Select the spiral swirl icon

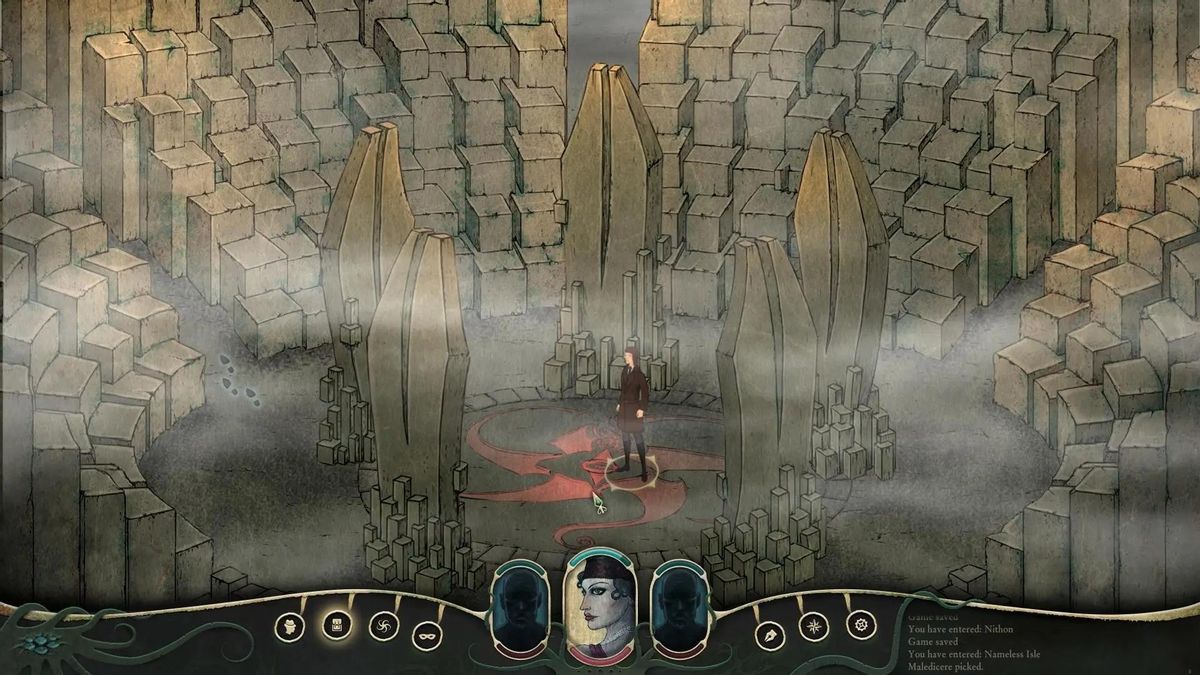(382, 627)
